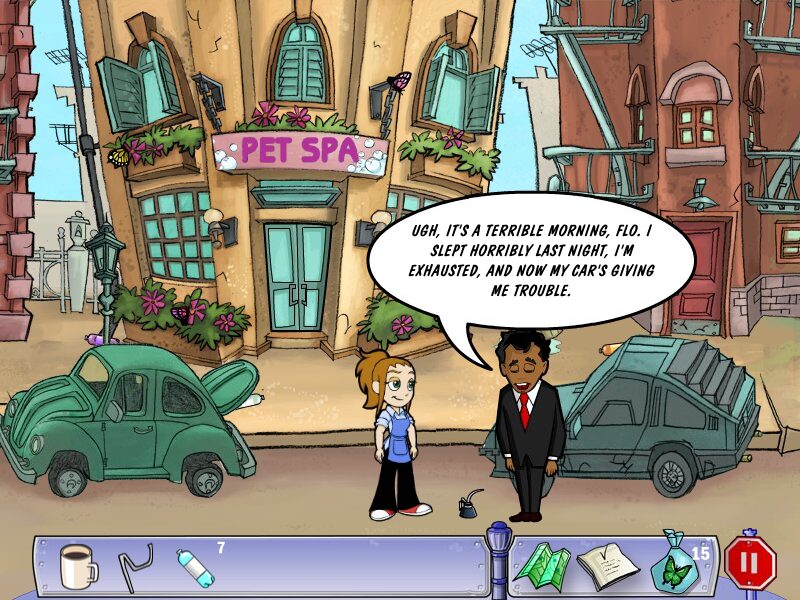Select the coffee mug in inventory
Viewport: 800px width, 600px height.
point(78,567)
